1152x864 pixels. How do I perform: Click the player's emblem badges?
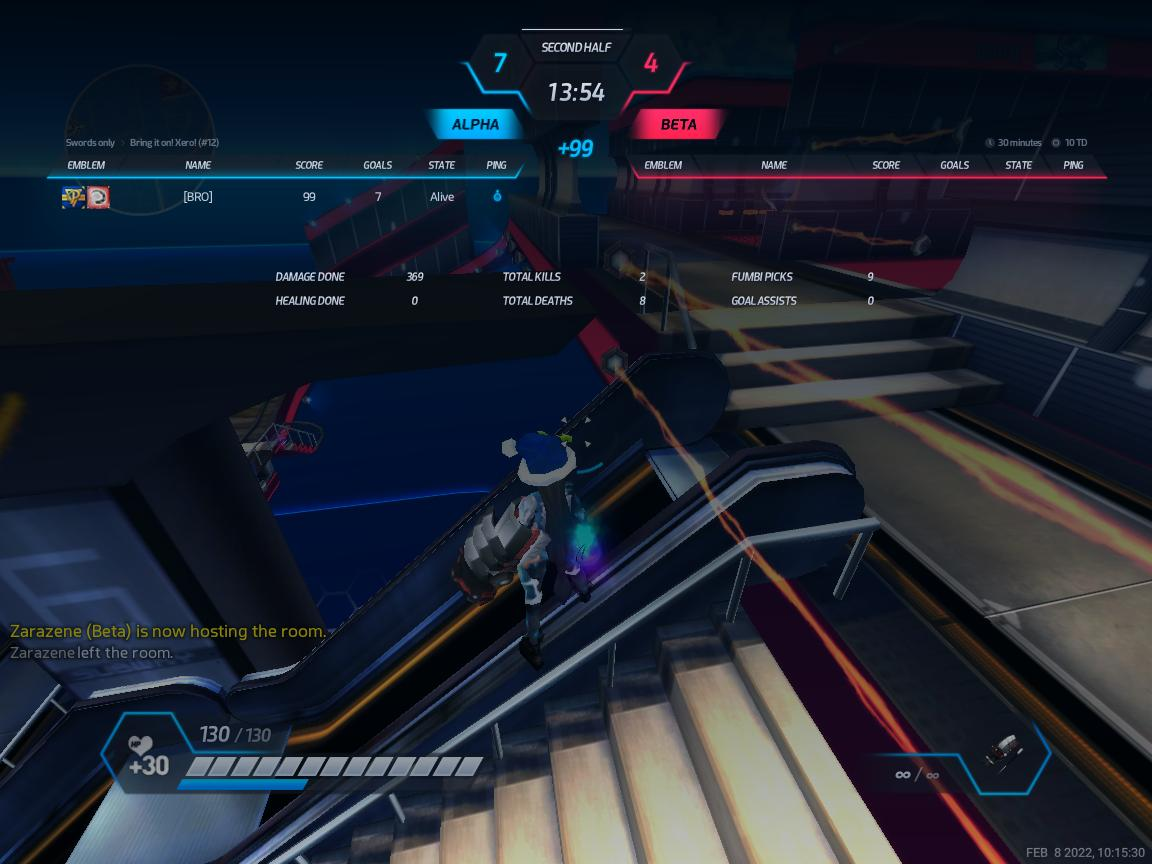[86, 197]
